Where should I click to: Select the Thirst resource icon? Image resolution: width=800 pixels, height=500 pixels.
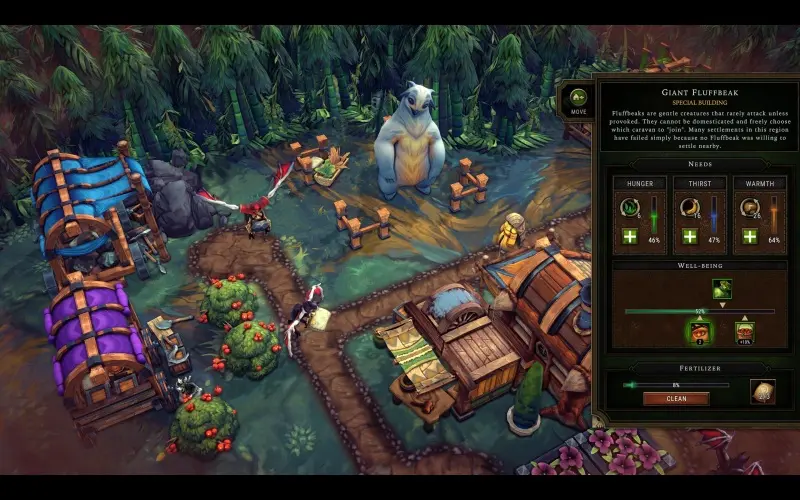tap(690, 208)
